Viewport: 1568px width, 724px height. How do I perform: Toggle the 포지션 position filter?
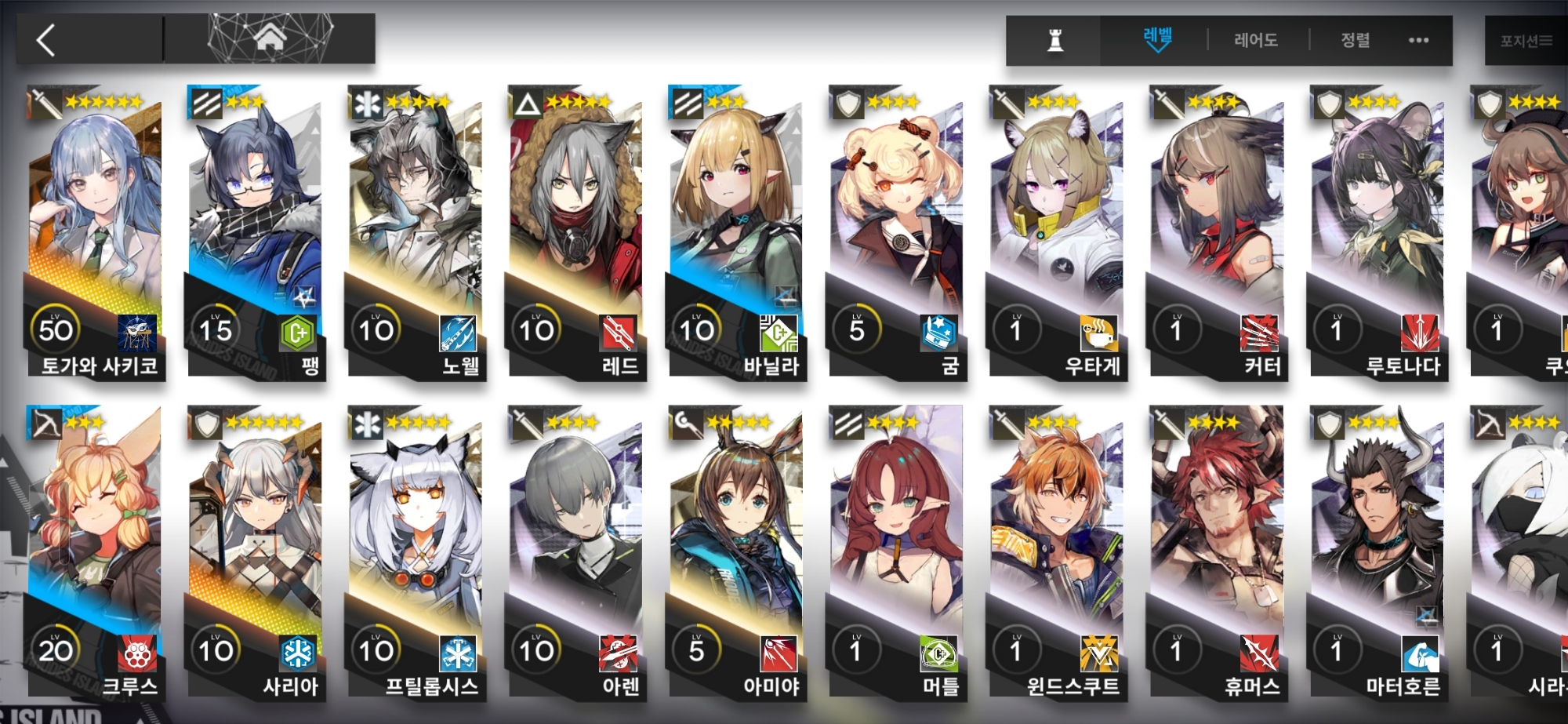[x=1525, y=41]
